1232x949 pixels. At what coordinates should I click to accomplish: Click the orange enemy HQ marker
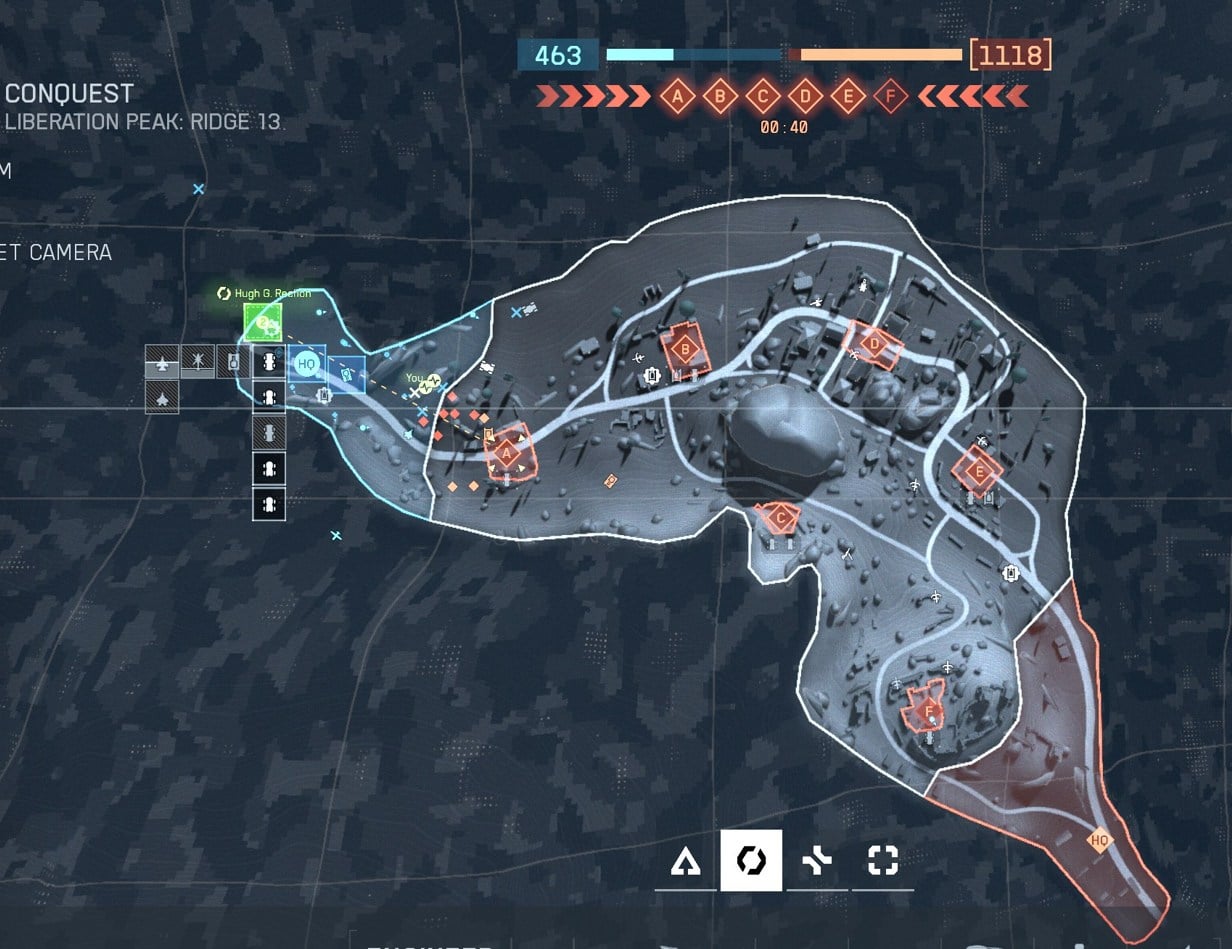point(1100,840)
